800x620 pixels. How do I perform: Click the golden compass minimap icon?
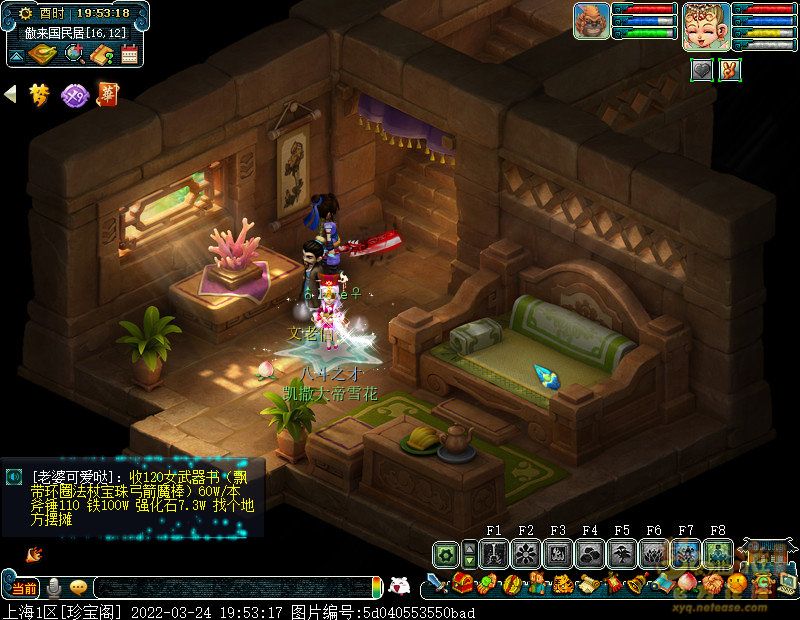(x=41, y=54)
